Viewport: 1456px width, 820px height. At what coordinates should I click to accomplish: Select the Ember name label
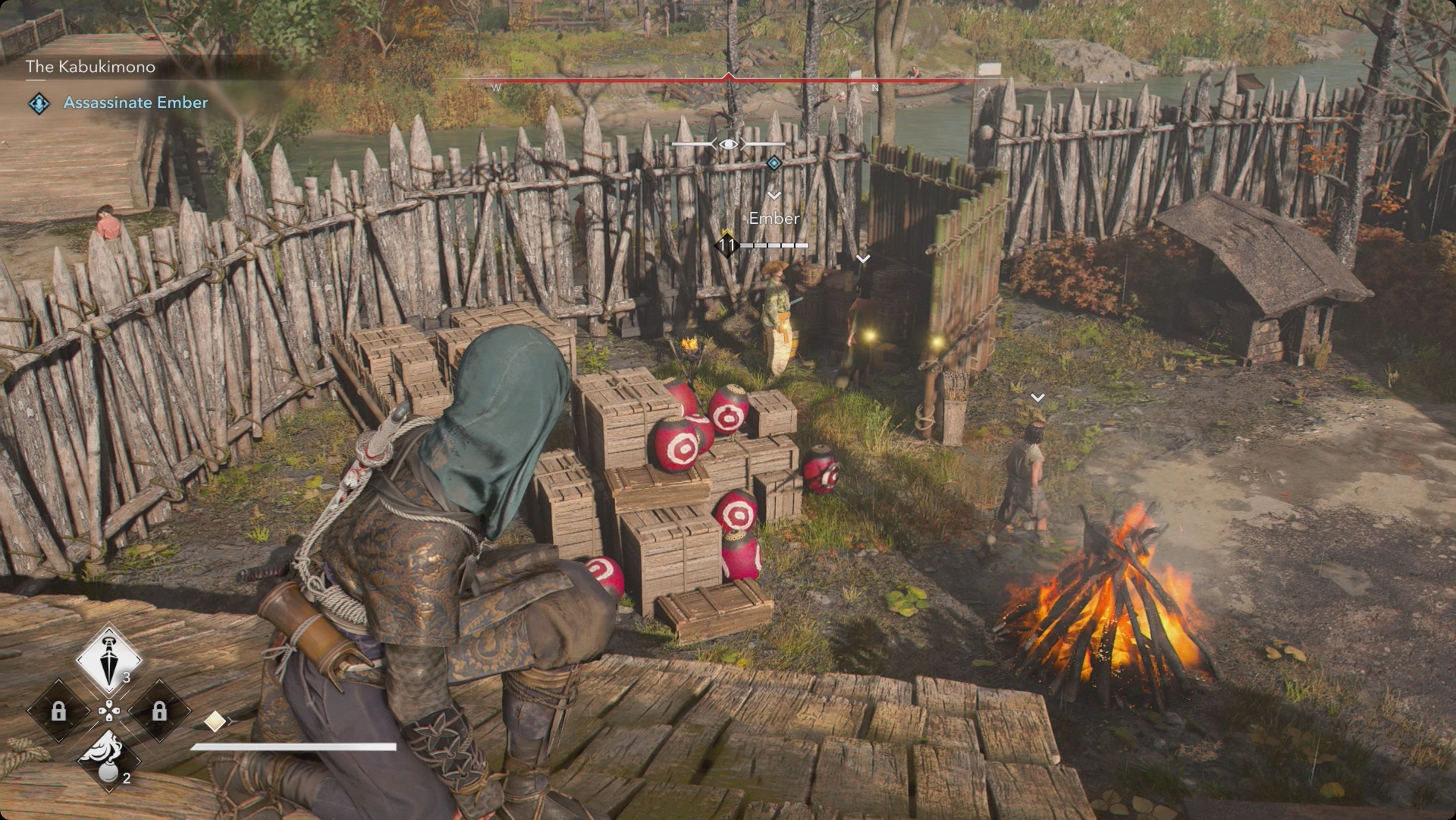[x=775, y=219]
